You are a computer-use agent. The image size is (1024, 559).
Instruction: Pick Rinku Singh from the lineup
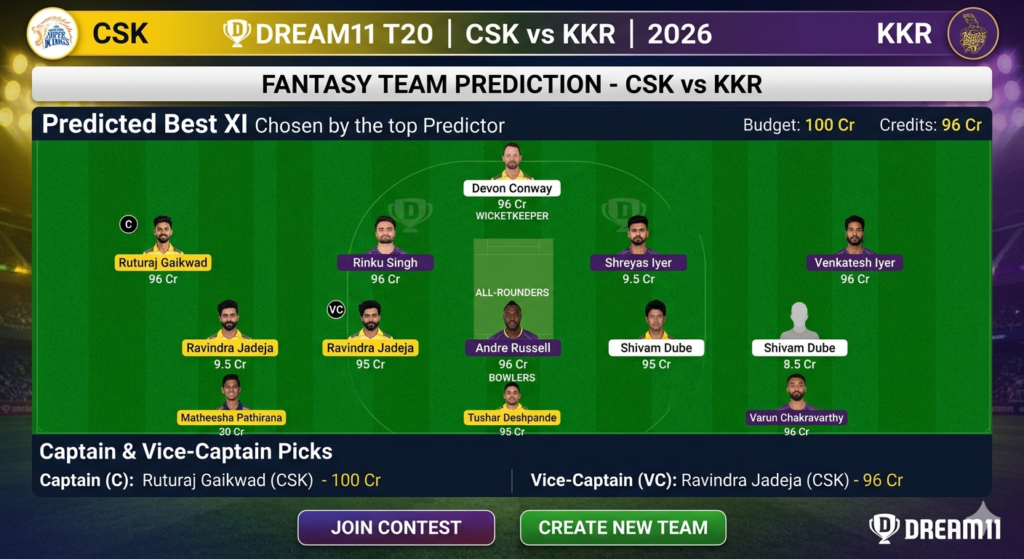(x=385, y=262)
